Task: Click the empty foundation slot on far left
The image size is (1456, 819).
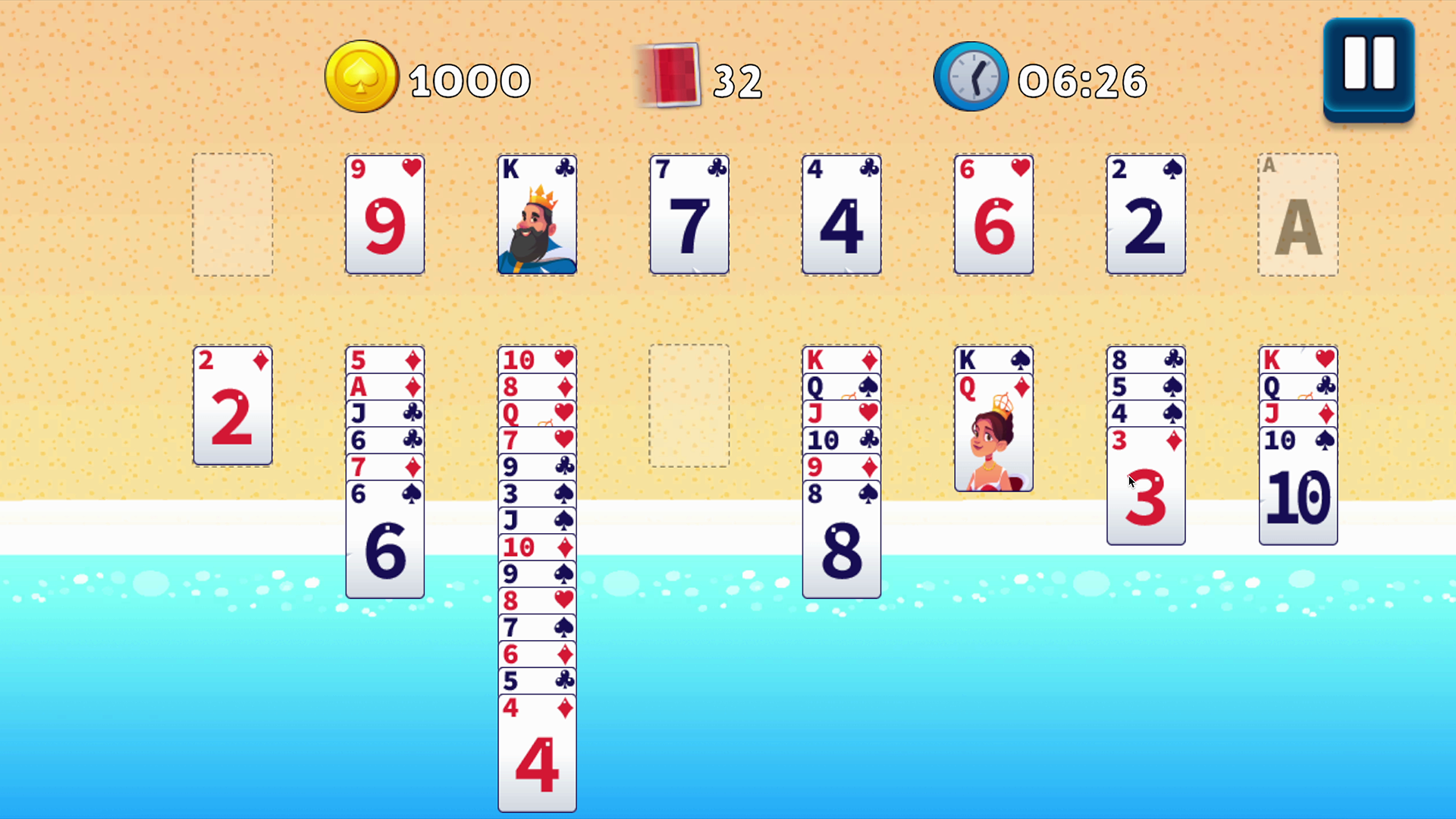Action: (232, 215)
